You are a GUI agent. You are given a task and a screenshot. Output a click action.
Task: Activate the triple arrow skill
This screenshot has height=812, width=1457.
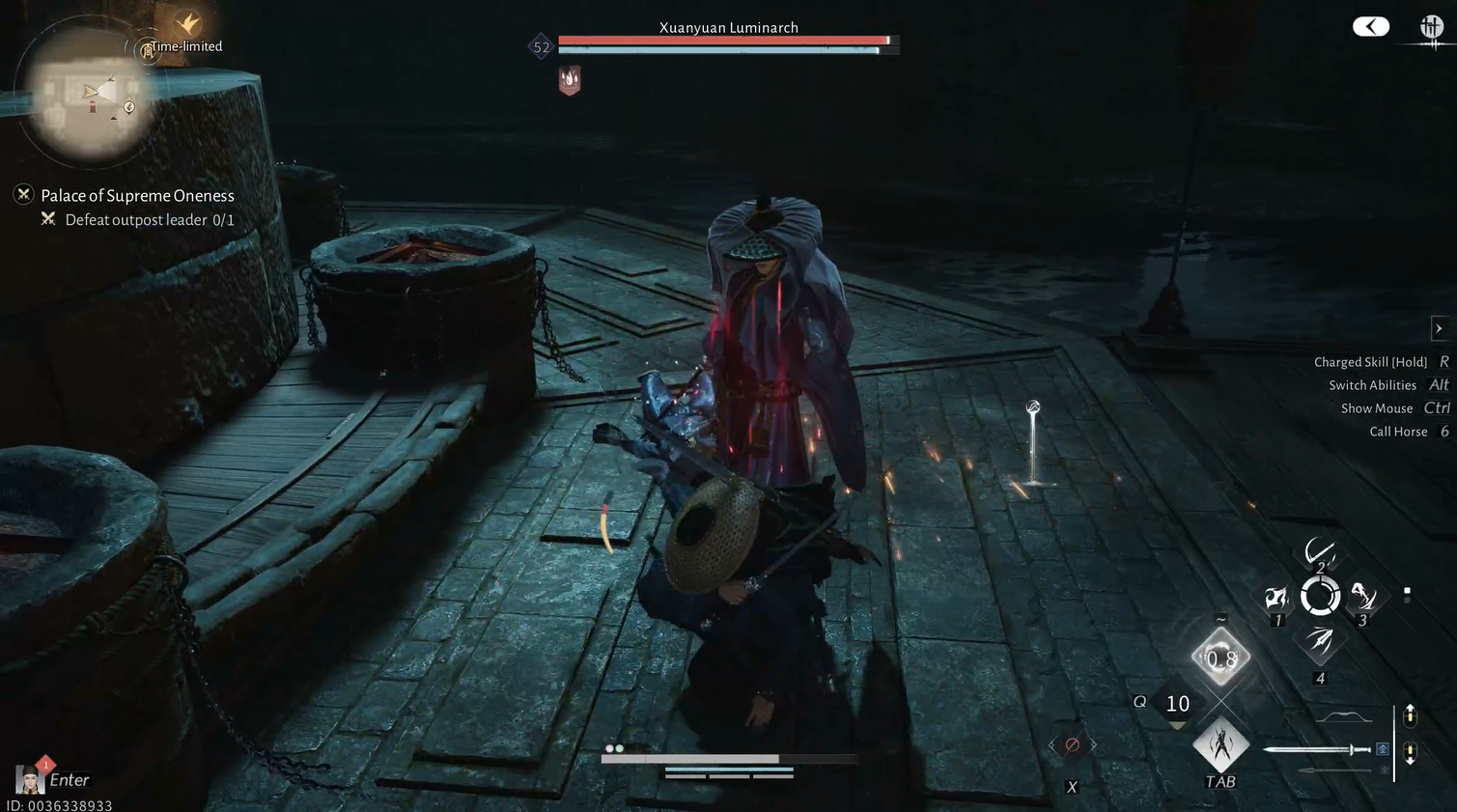1320,641
